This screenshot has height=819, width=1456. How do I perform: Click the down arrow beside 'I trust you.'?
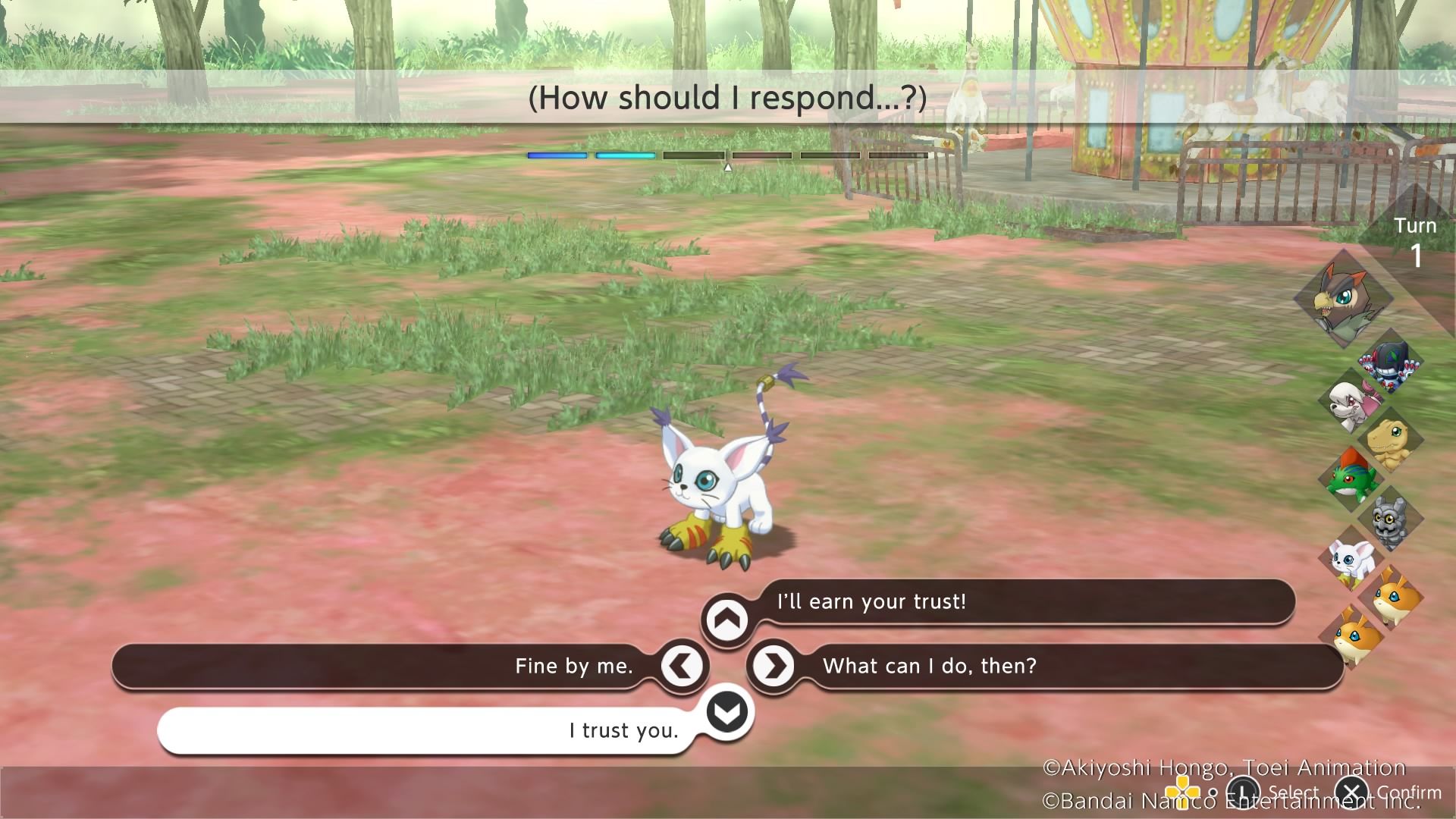coord(726,713)
